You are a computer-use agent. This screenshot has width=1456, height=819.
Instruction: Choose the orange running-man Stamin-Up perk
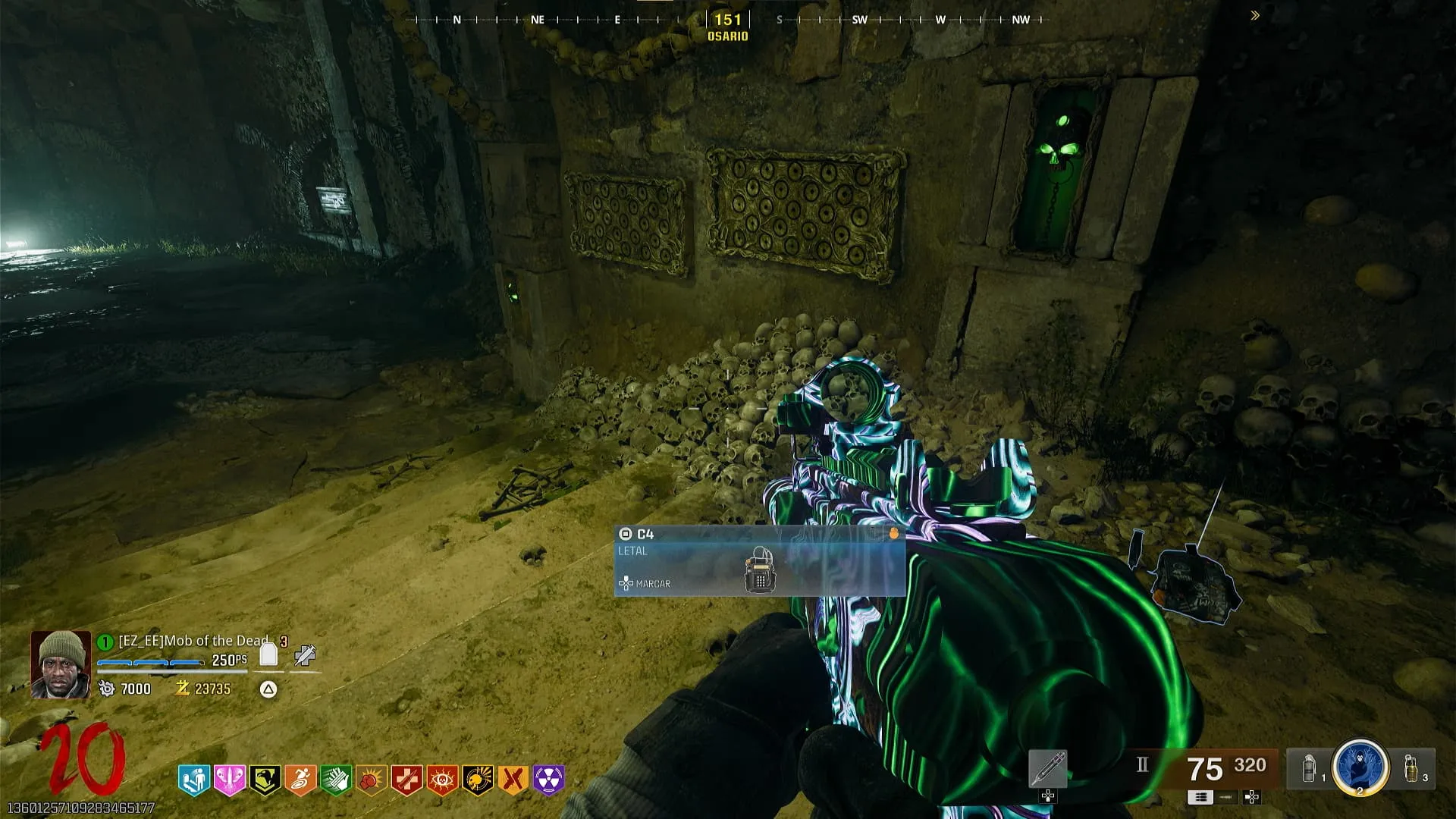pyautogui.click(x=300, y=779)
